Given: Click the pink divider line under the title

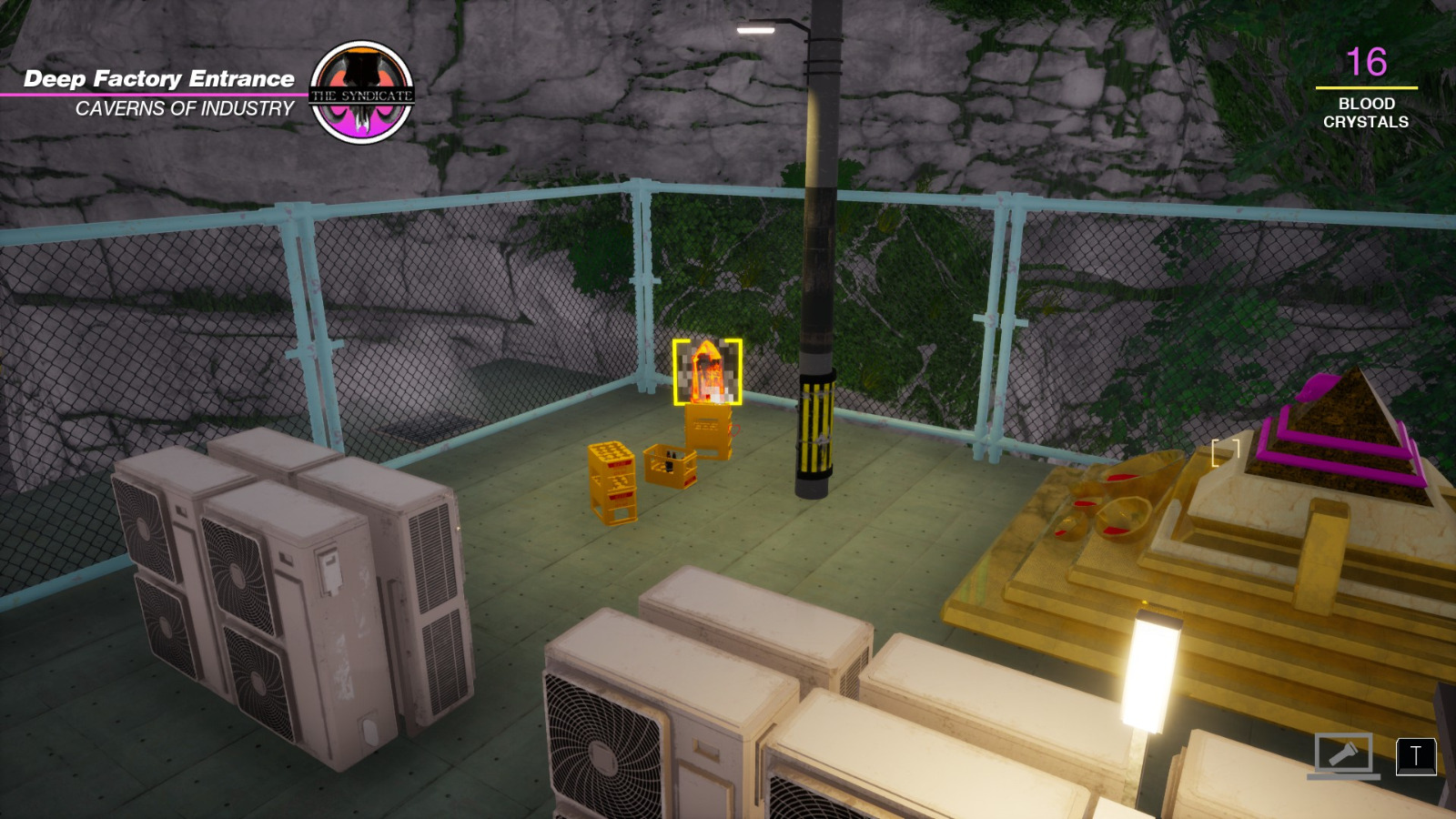Looking at the screenshot, I should point(159,95).
